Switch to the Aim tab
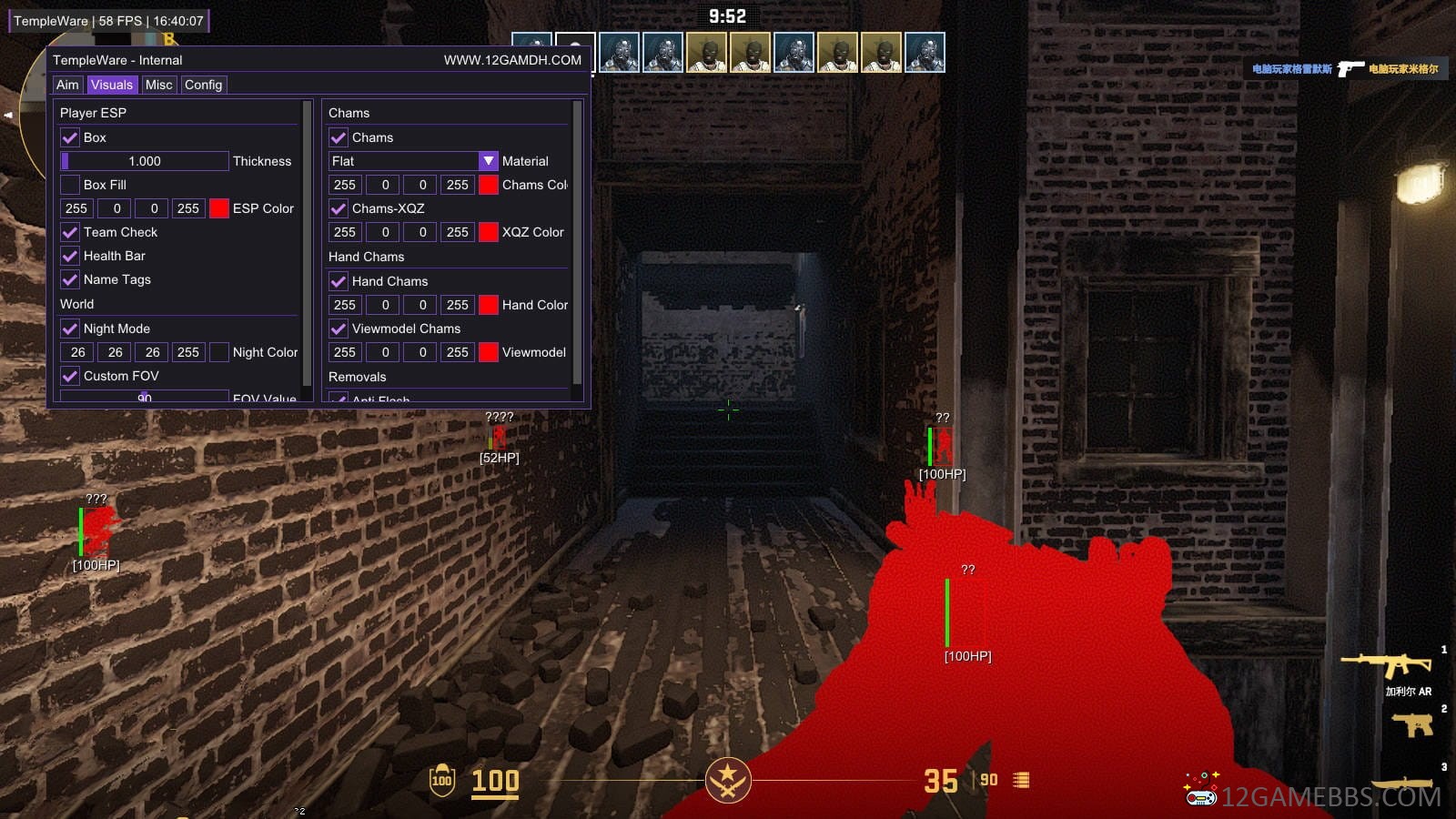Image resolution: width=1456 pixels, height=819 pixels. coord(67,85)
